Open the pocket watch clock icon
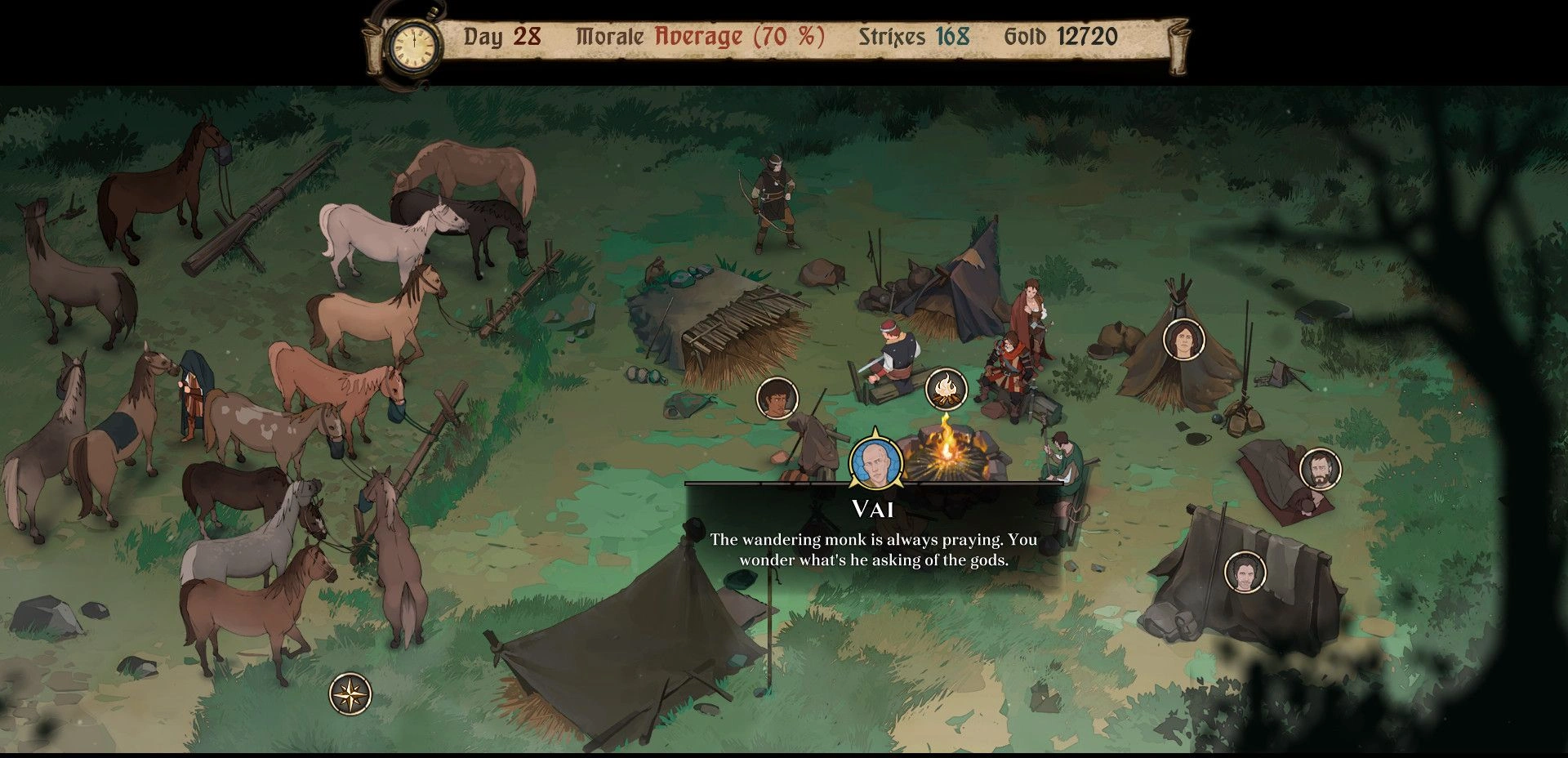This screenshot has width=1568, height=758. (414, 46)
